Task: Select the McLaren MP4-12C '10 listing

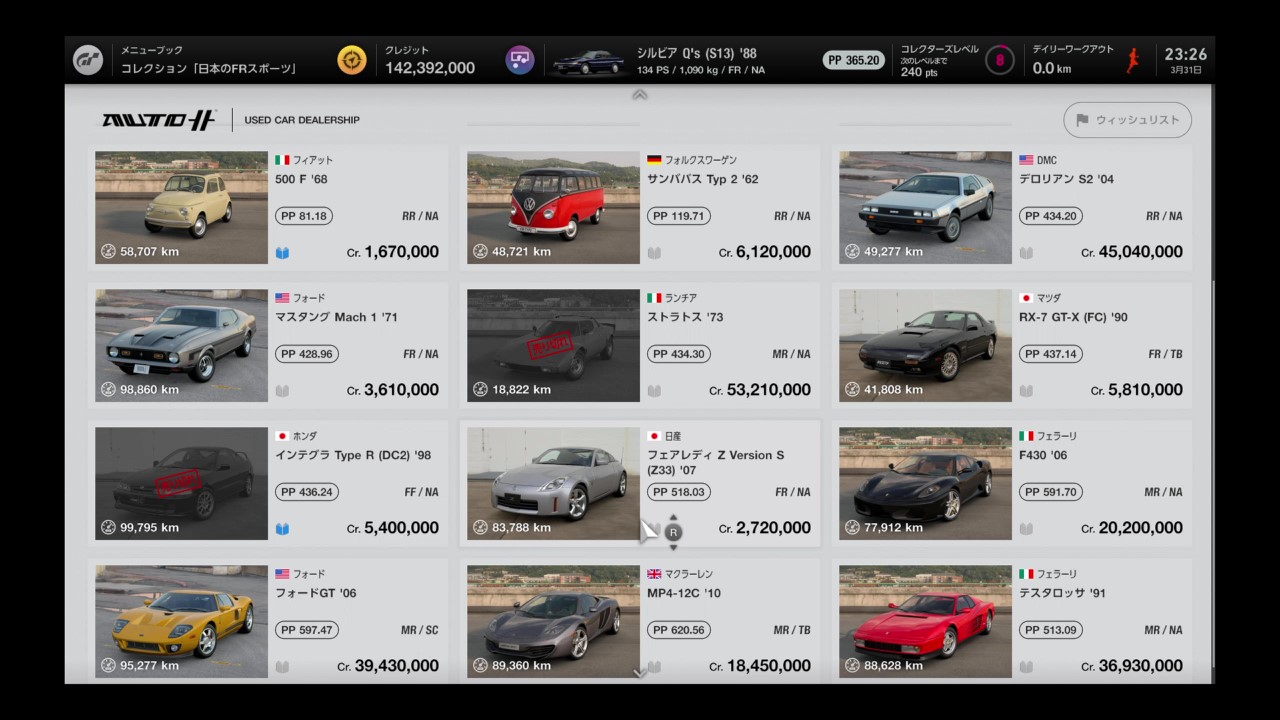Action: [640, 622]
